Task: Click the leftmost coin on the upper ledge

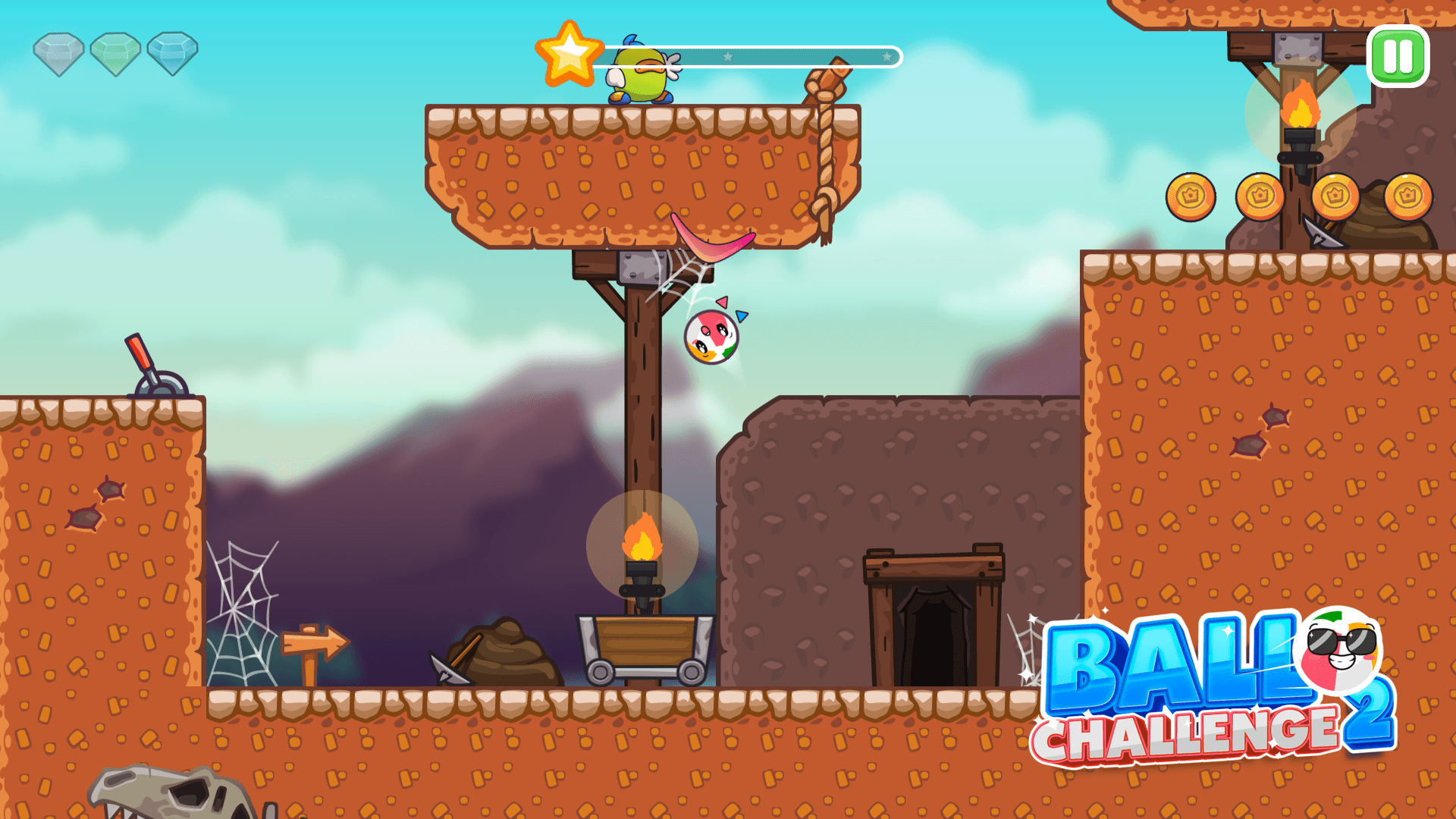Action: pos(1191,196)
